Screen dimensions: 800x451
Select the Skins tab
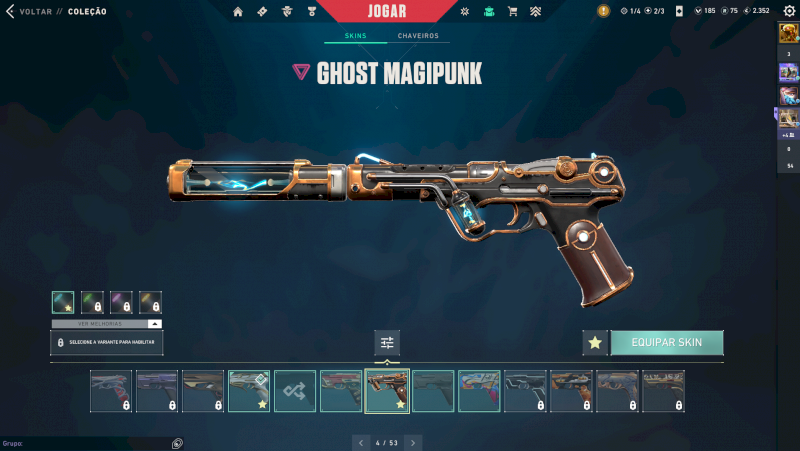pyautogui.click(x=355, y=36)
